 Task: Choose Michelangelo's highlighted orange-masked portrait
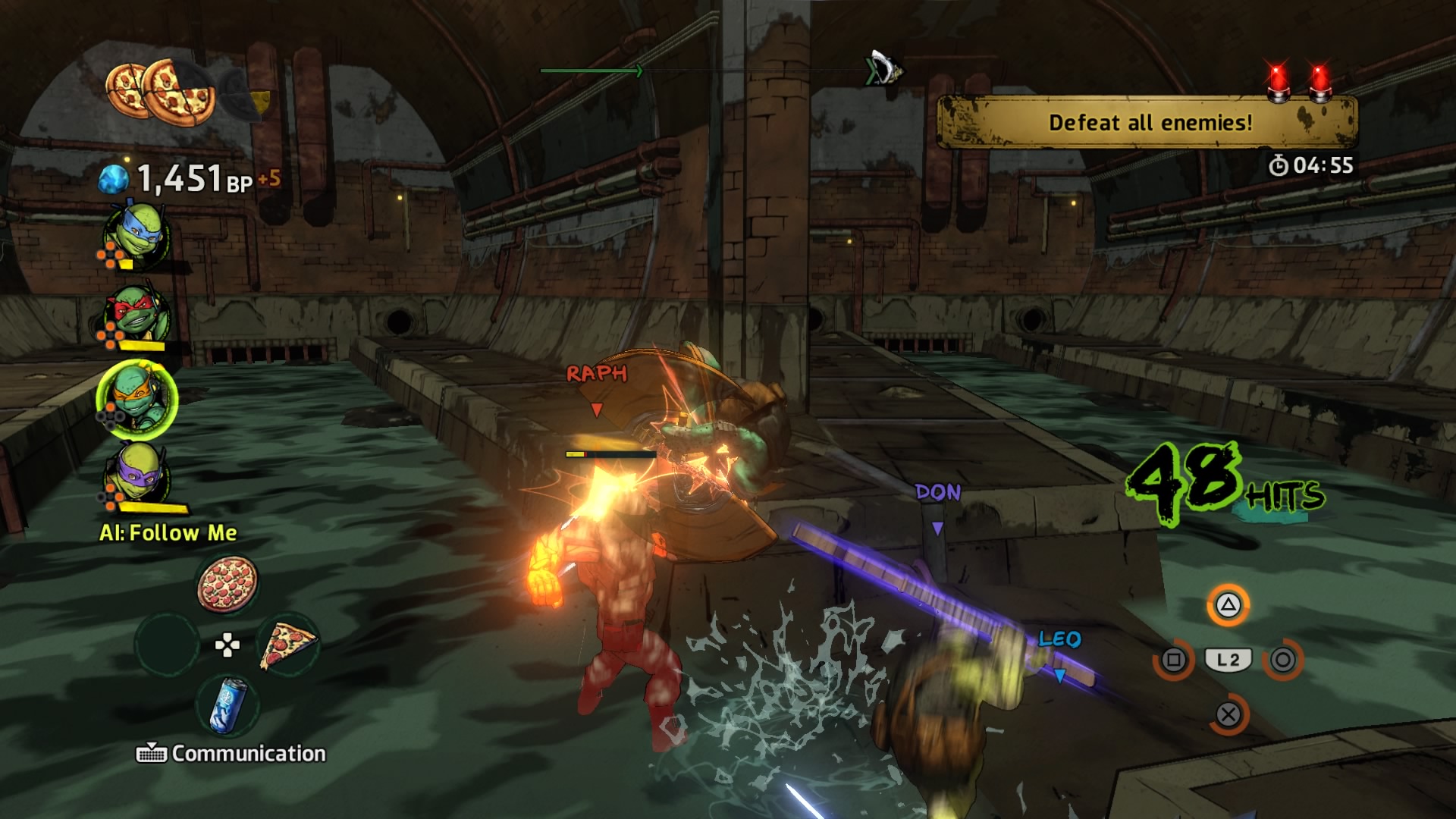136,399
